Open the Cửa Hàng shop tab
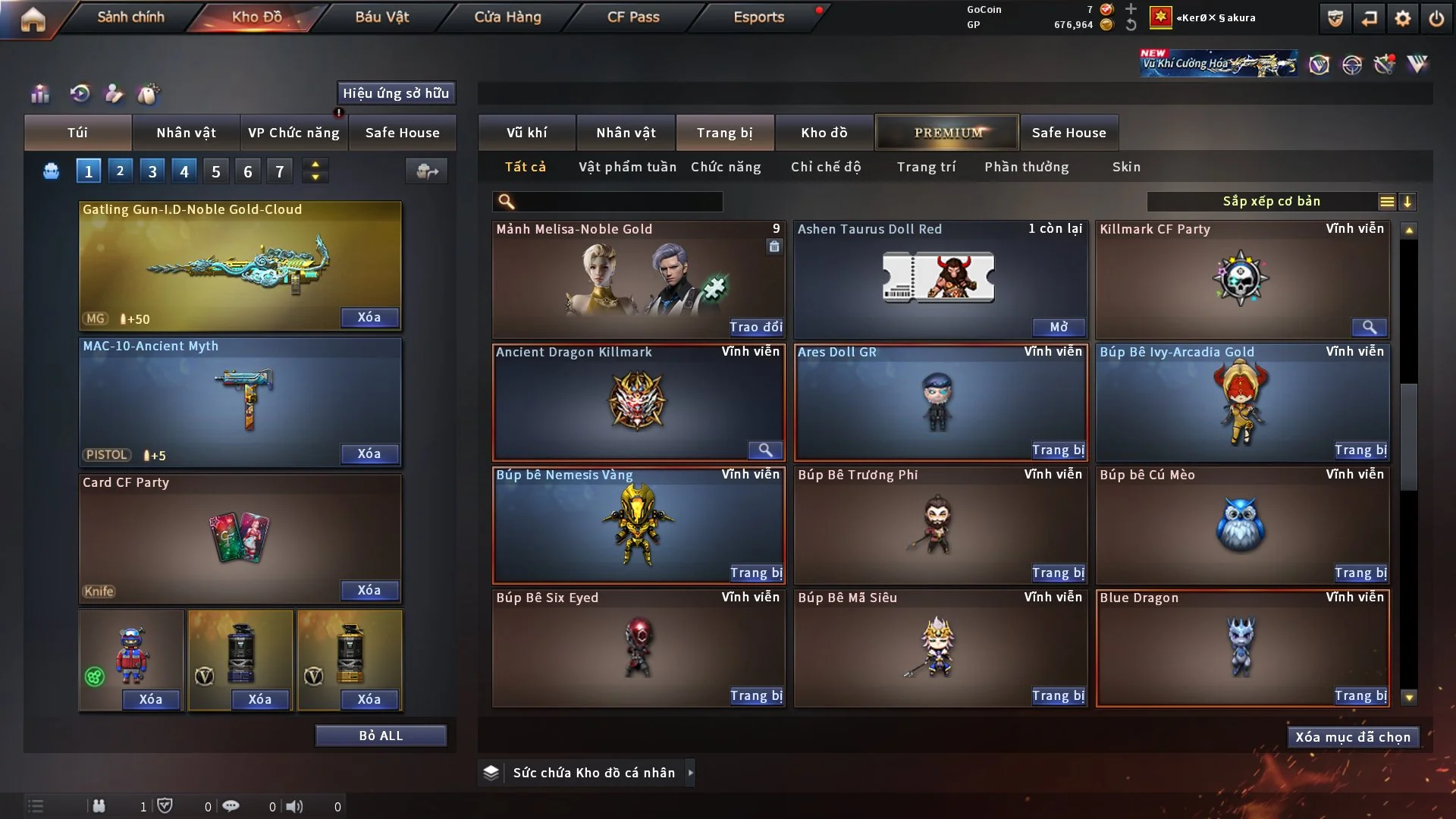Screen dimensions: 1456x819 (507, 17)
